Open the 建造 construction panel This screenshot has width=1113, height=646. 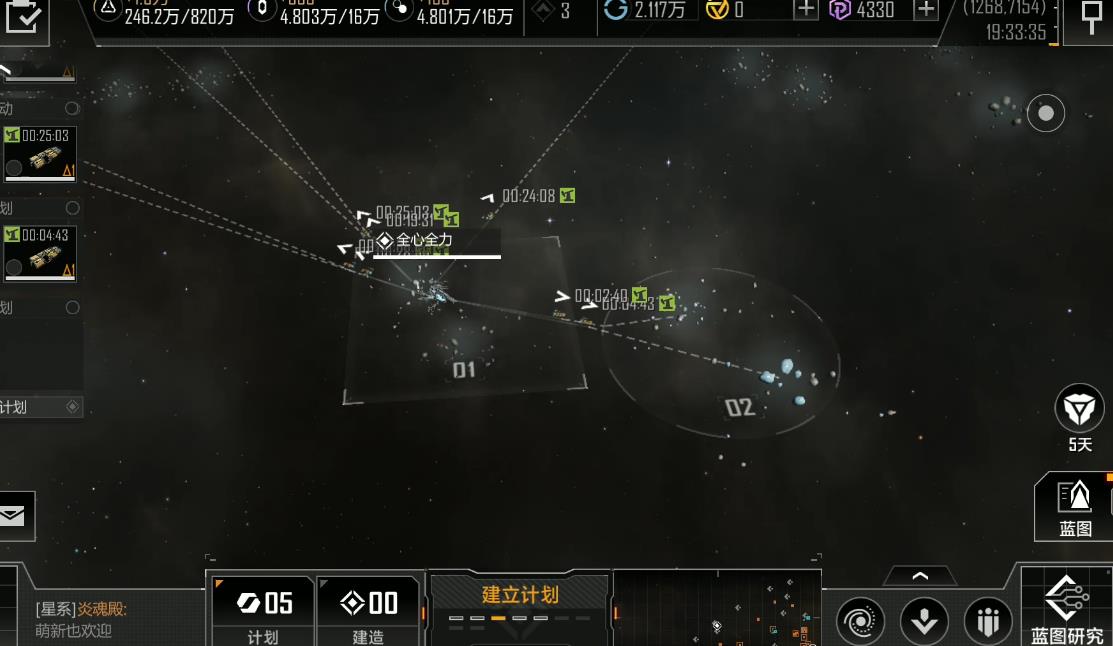[369, 610]
